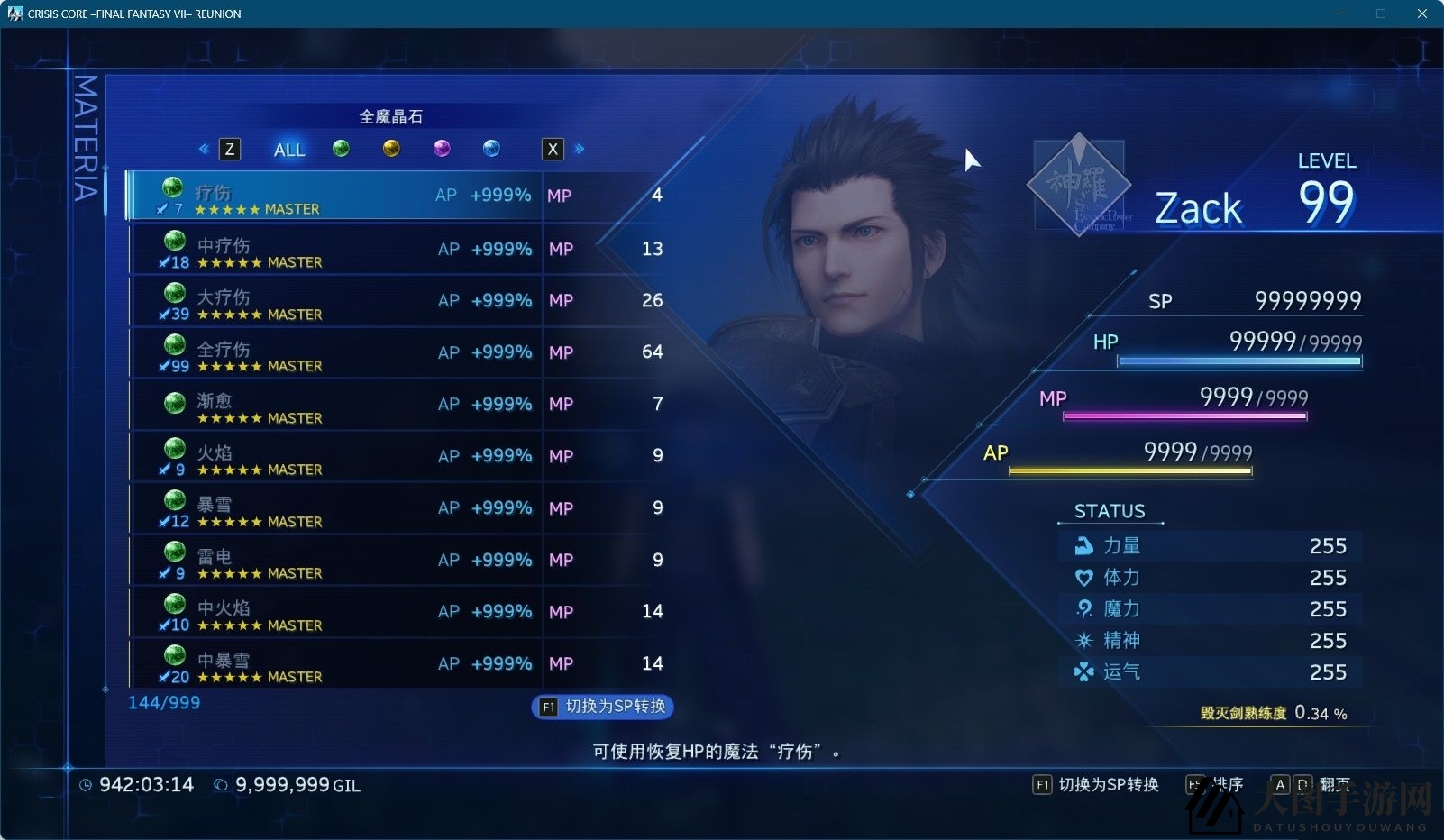Show the blue materia category

click(x=491, y=148)
